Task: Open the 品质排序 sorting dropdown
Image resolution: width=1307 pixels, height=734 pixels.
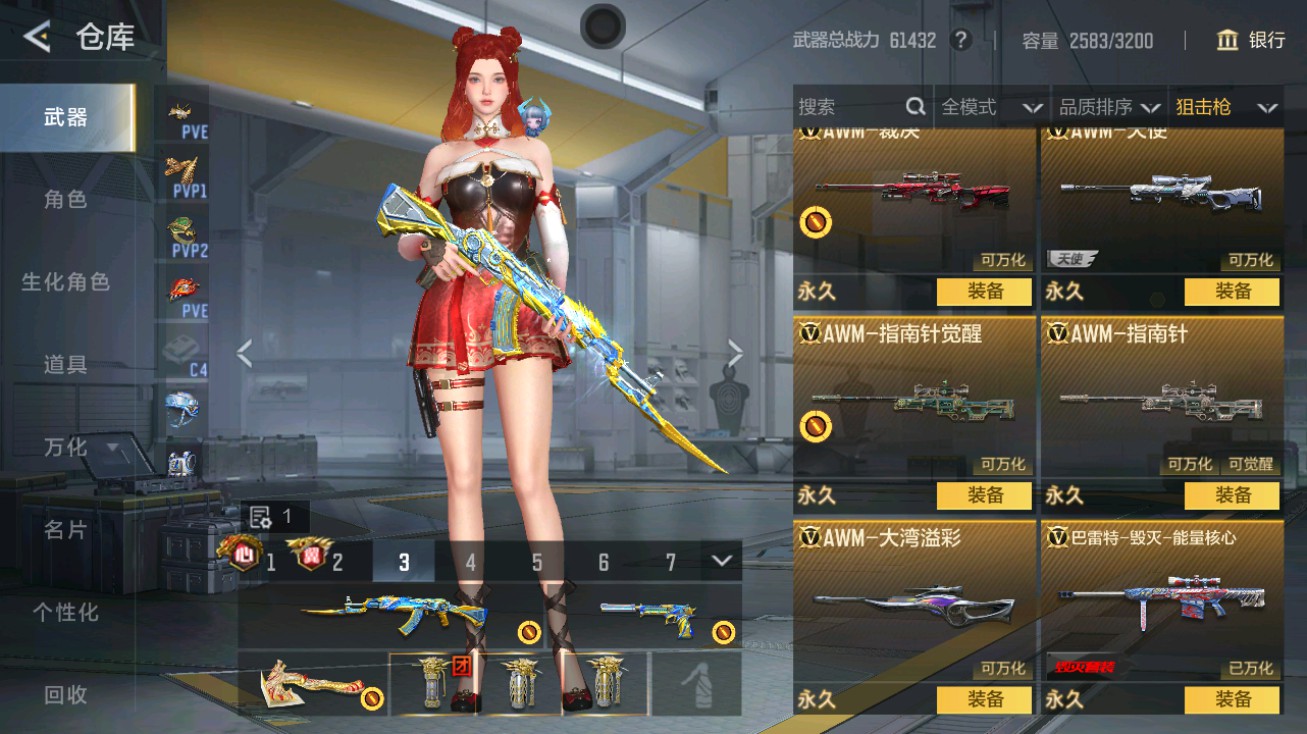Action: [1098, 107]
